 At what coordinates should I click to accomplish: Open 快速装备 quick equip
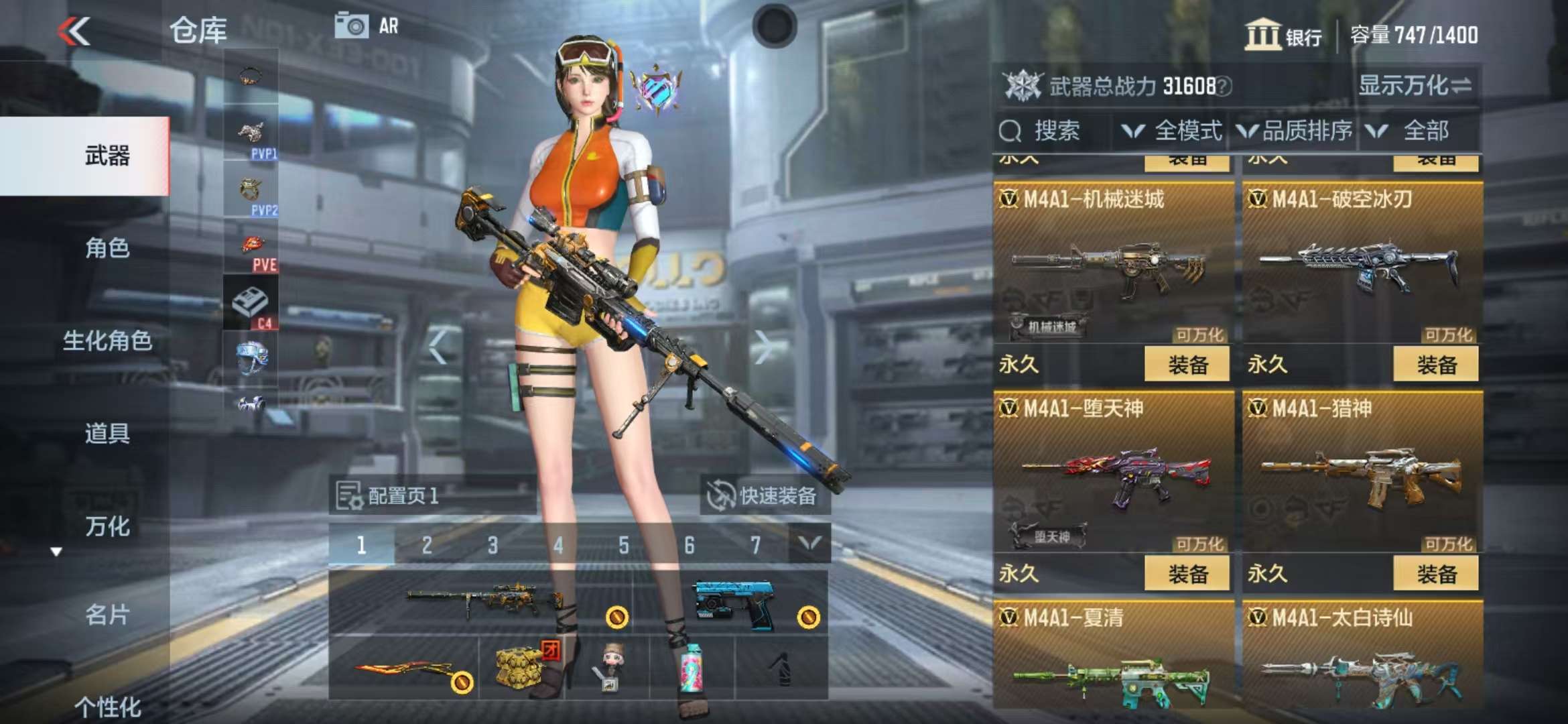(764, 496)
